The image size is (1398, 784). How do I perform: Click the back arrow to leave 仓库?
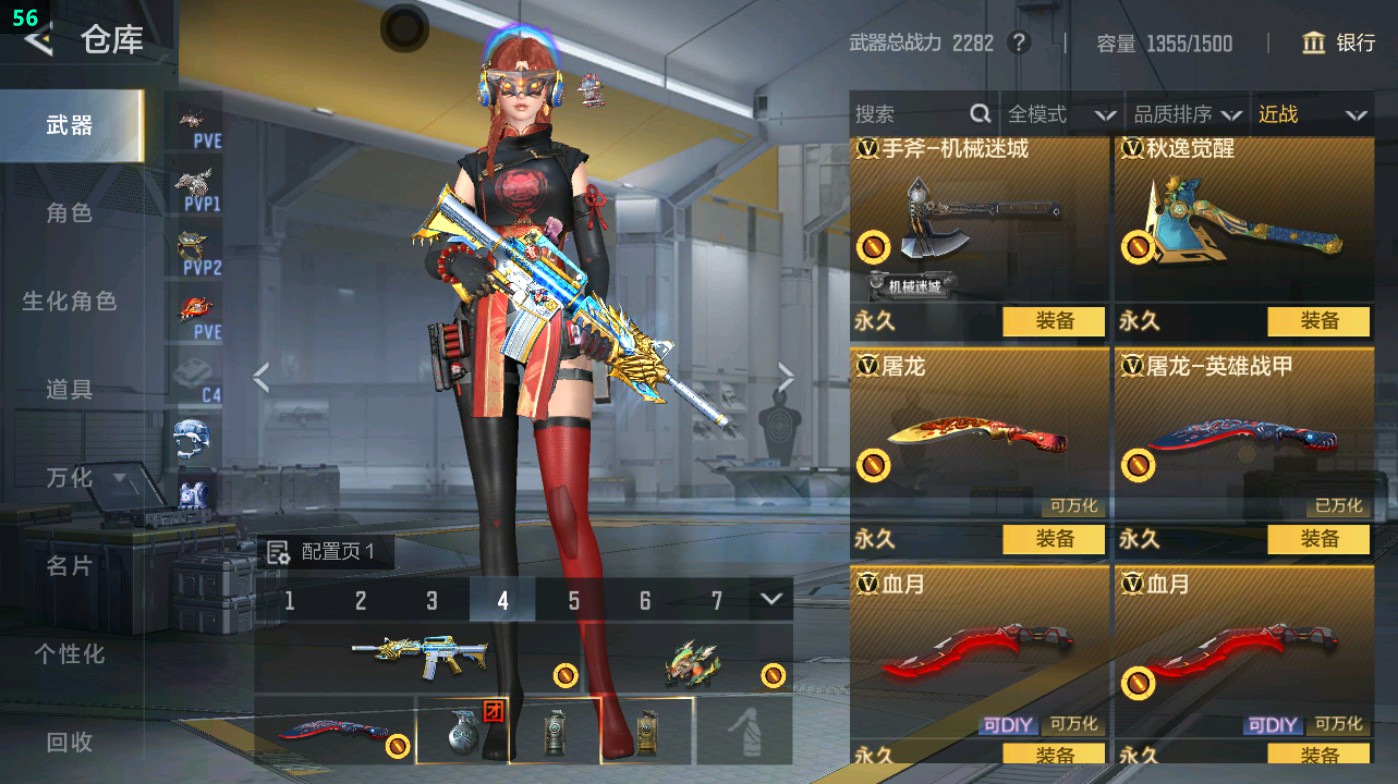pos(38,42)
